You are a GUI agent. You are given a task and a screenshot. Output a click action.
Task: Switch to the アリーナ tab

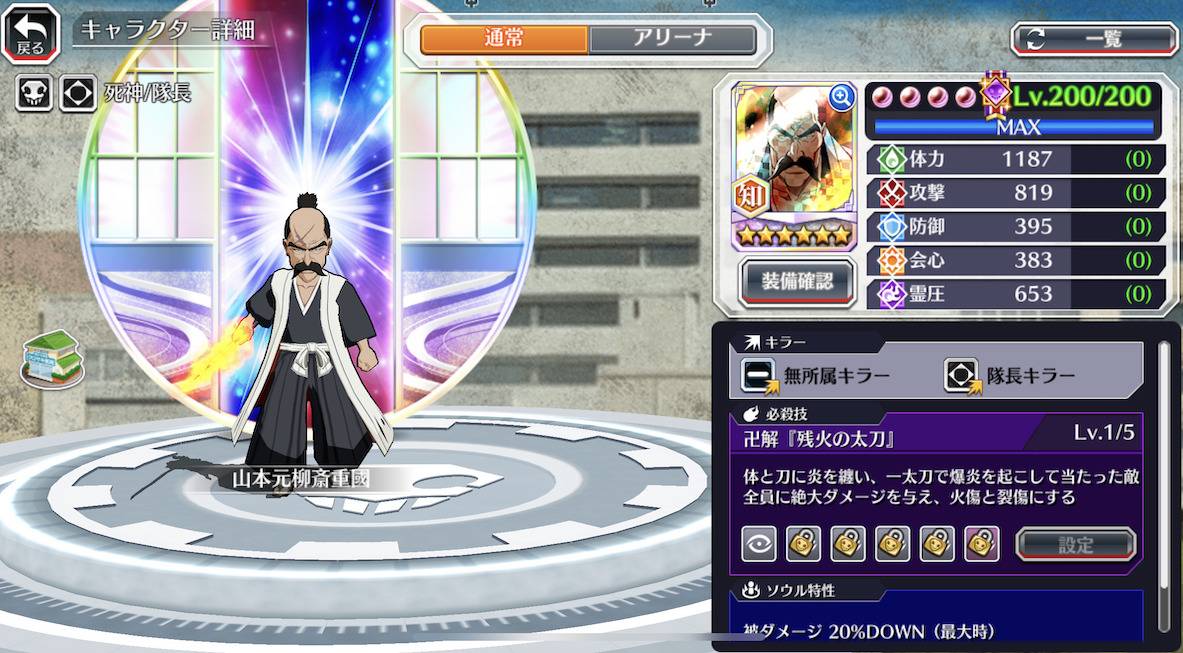point(672,39)
